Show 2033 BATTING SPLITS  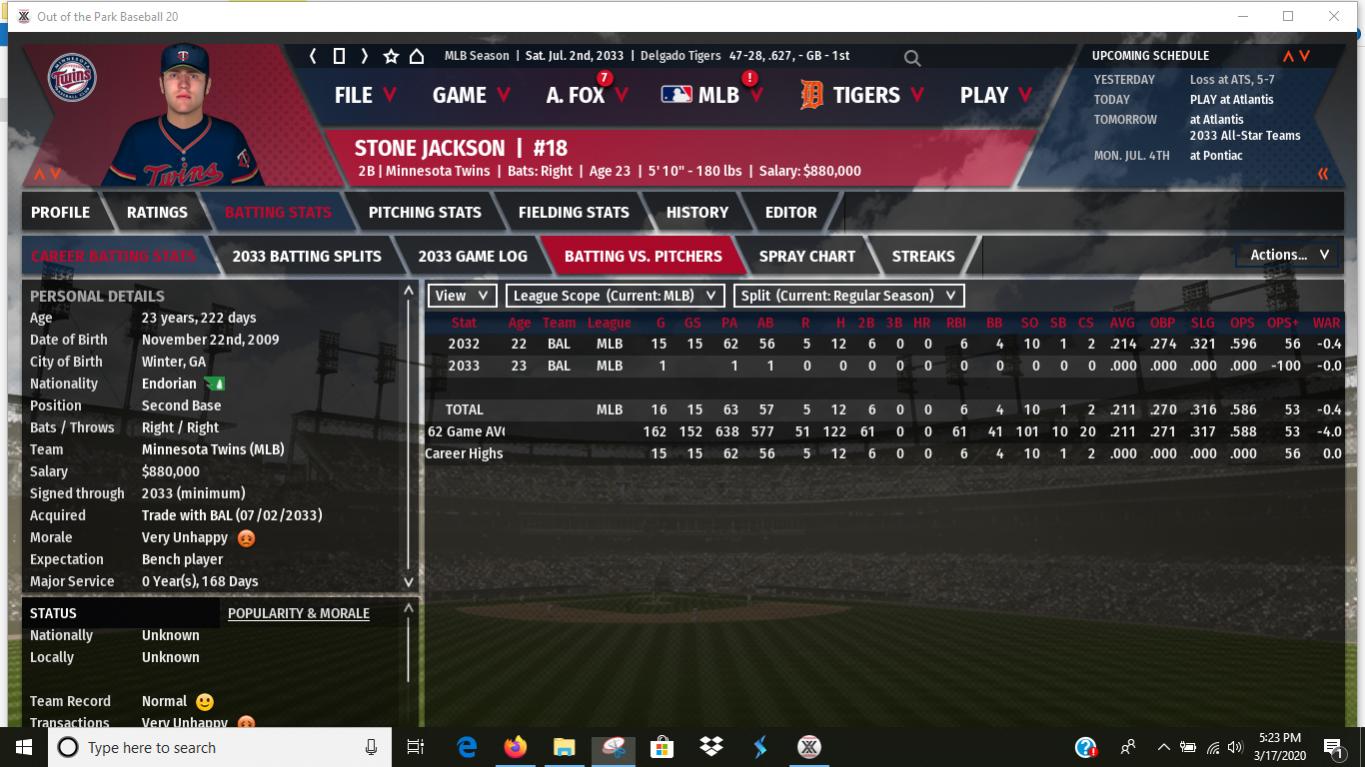(x=306, y=256)
